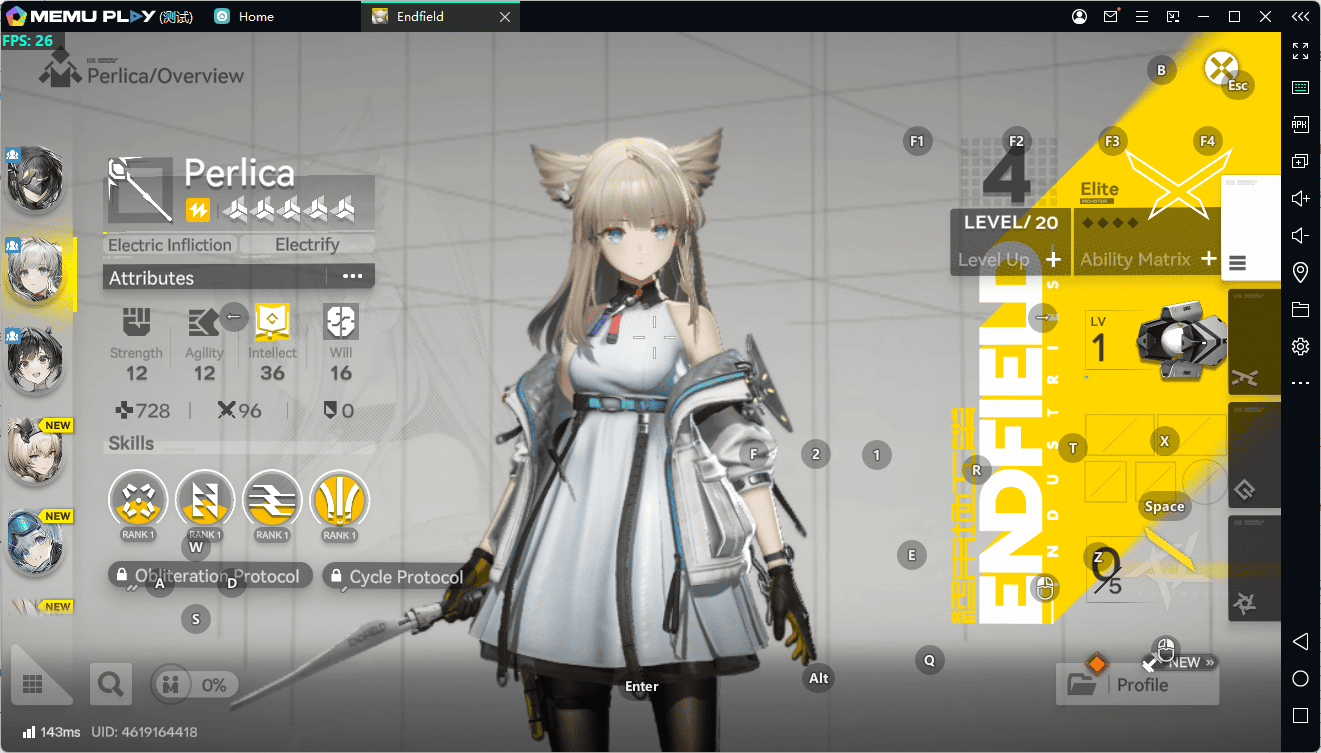Open MEmu emulator settings gear
Image resolution: width=1321 pixels, height=753 pixels.
click(1300, 346)
